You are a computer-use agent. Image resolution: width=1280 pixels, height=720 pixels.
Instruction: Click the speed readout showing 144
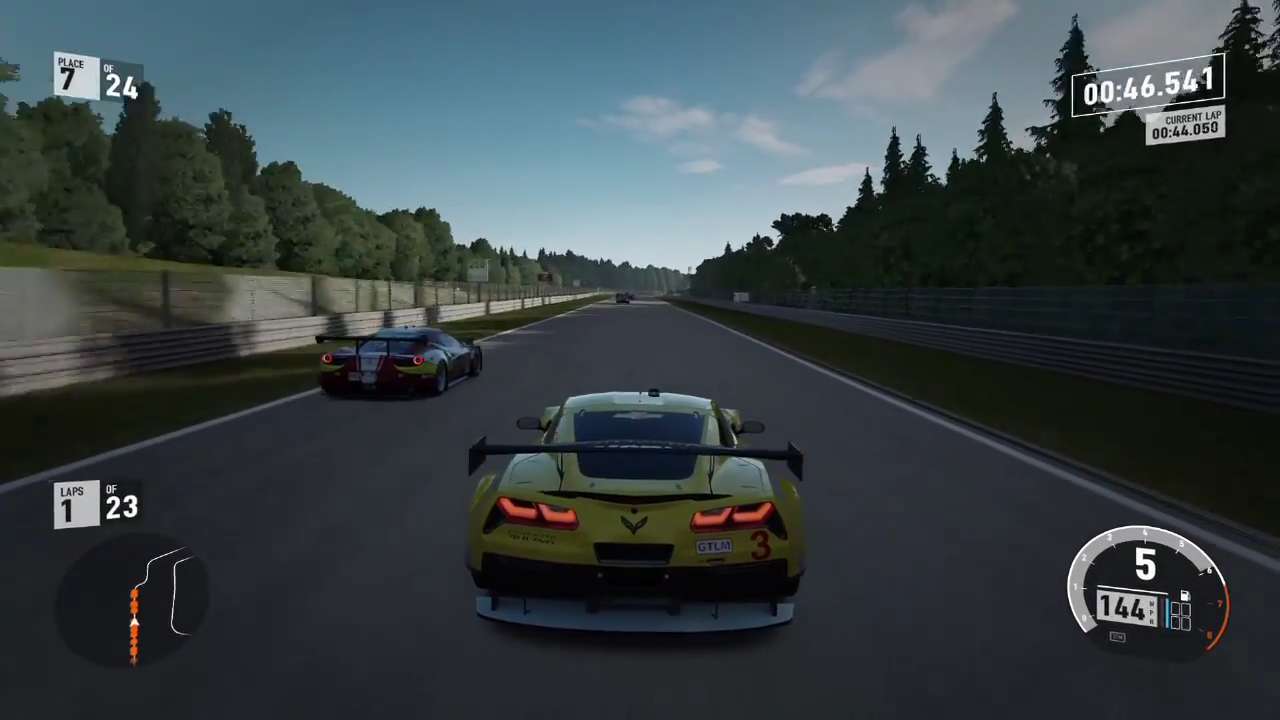tap(1124, 609)
